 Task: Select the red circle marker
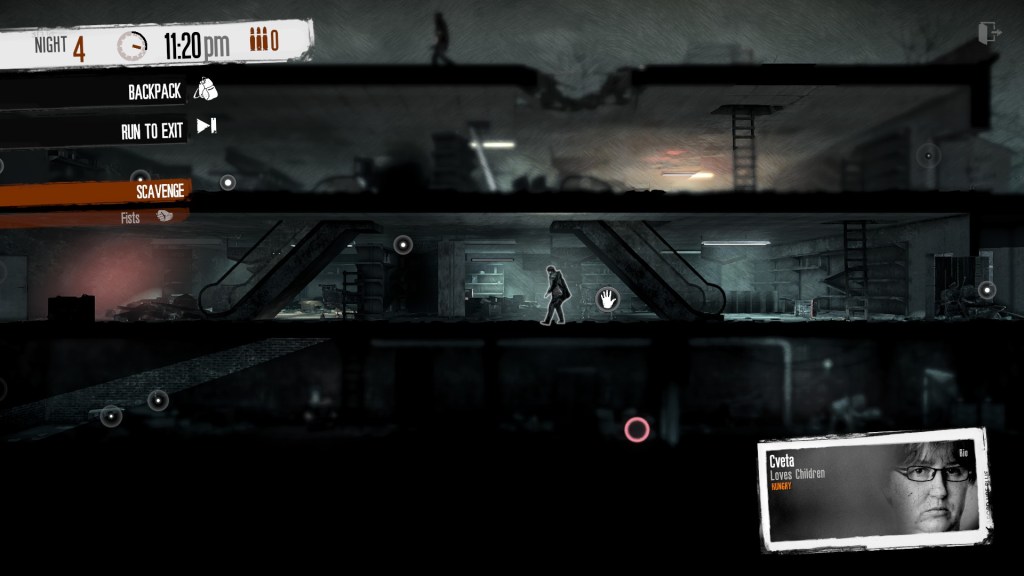point(636,430)
